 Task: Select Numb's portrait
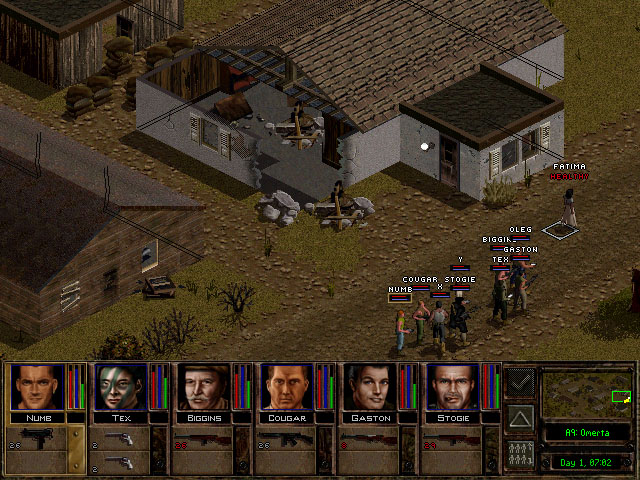[x=36, y=387]
